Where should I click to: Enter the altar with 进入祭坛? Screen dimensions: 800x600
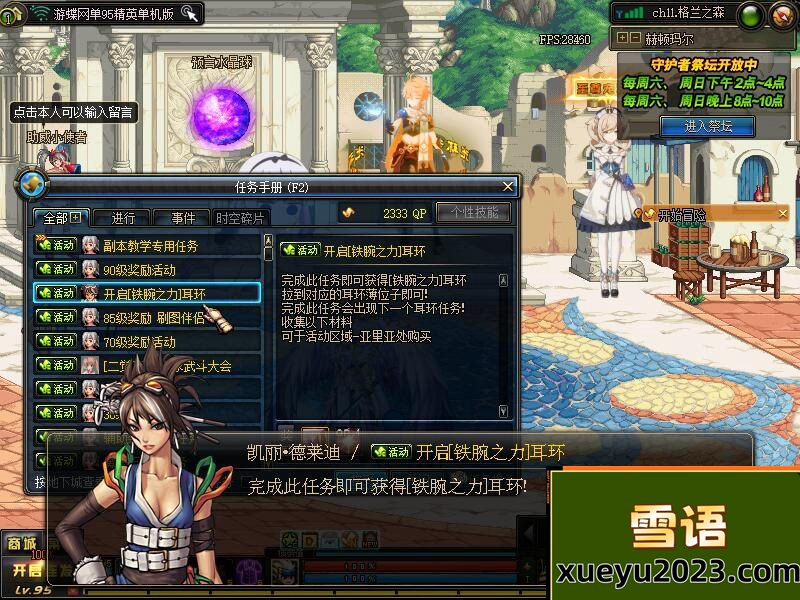(x=708, y=126)
